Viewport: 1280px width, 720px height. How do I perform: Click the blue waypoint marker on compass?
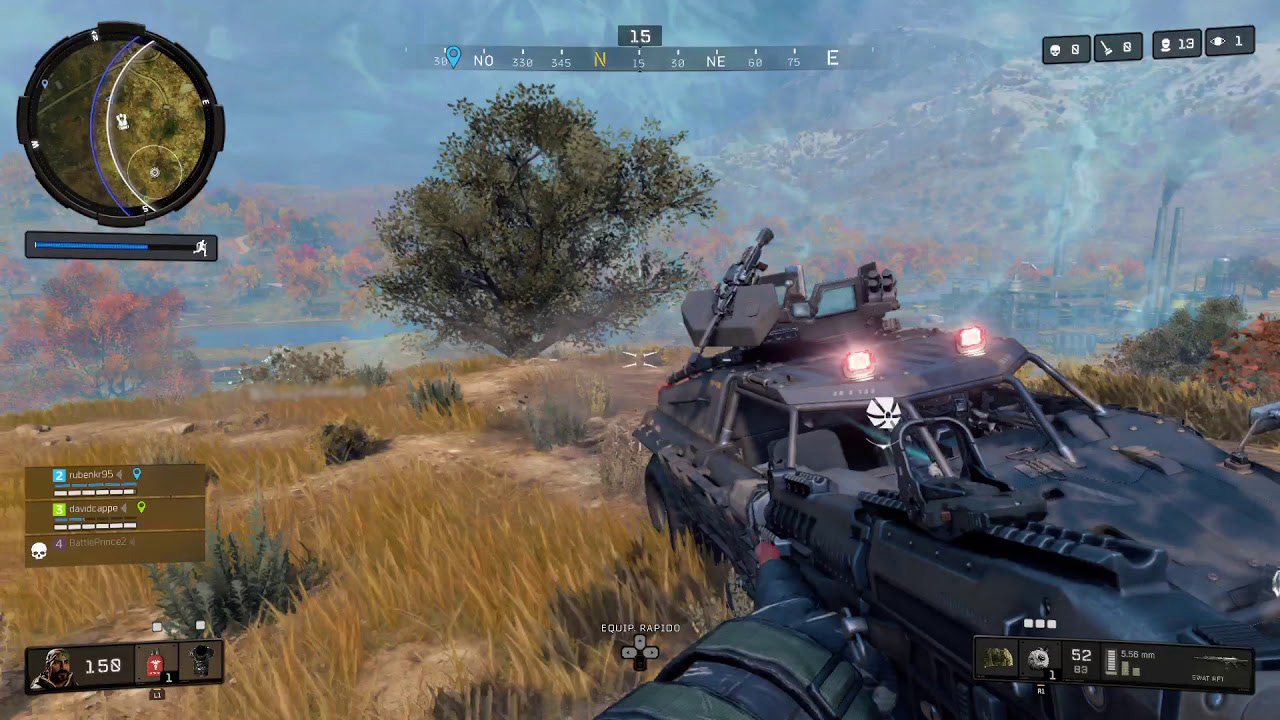tap(453, 56)
